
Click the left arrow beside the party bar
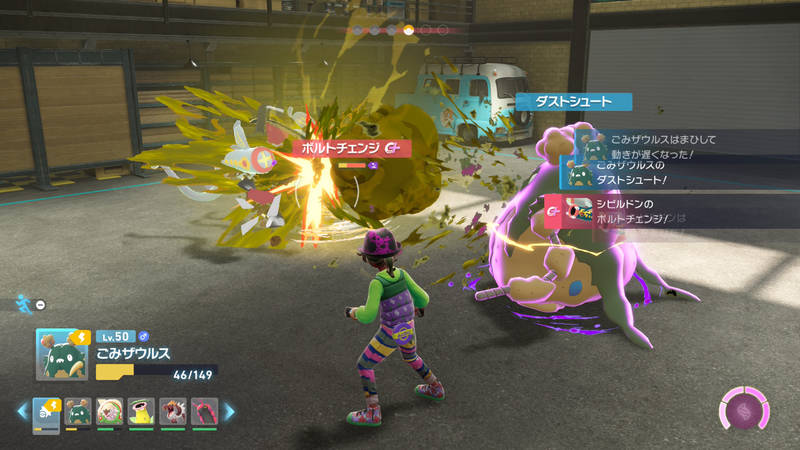click(21, 411)
